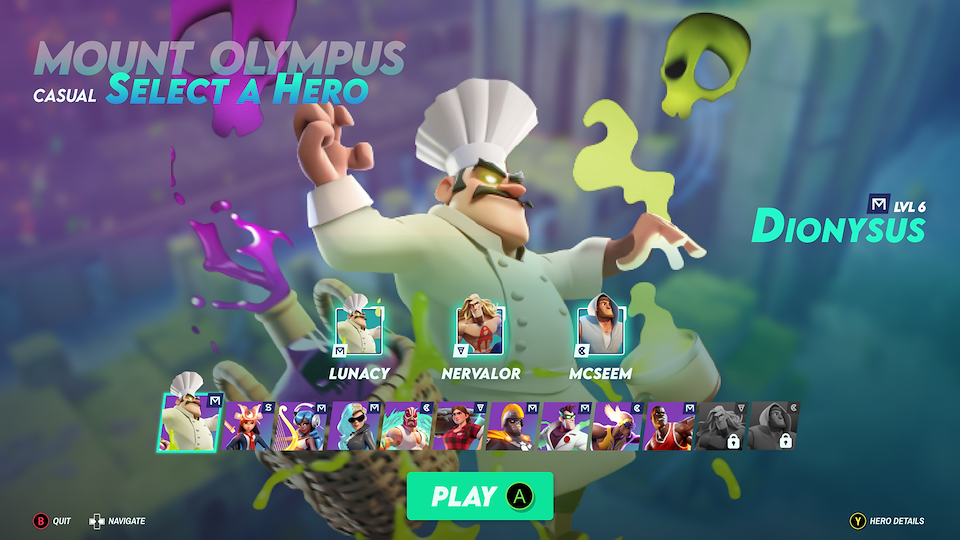Quit the hero selection screen
Screen dimensions: 960x540
(41, 521)
